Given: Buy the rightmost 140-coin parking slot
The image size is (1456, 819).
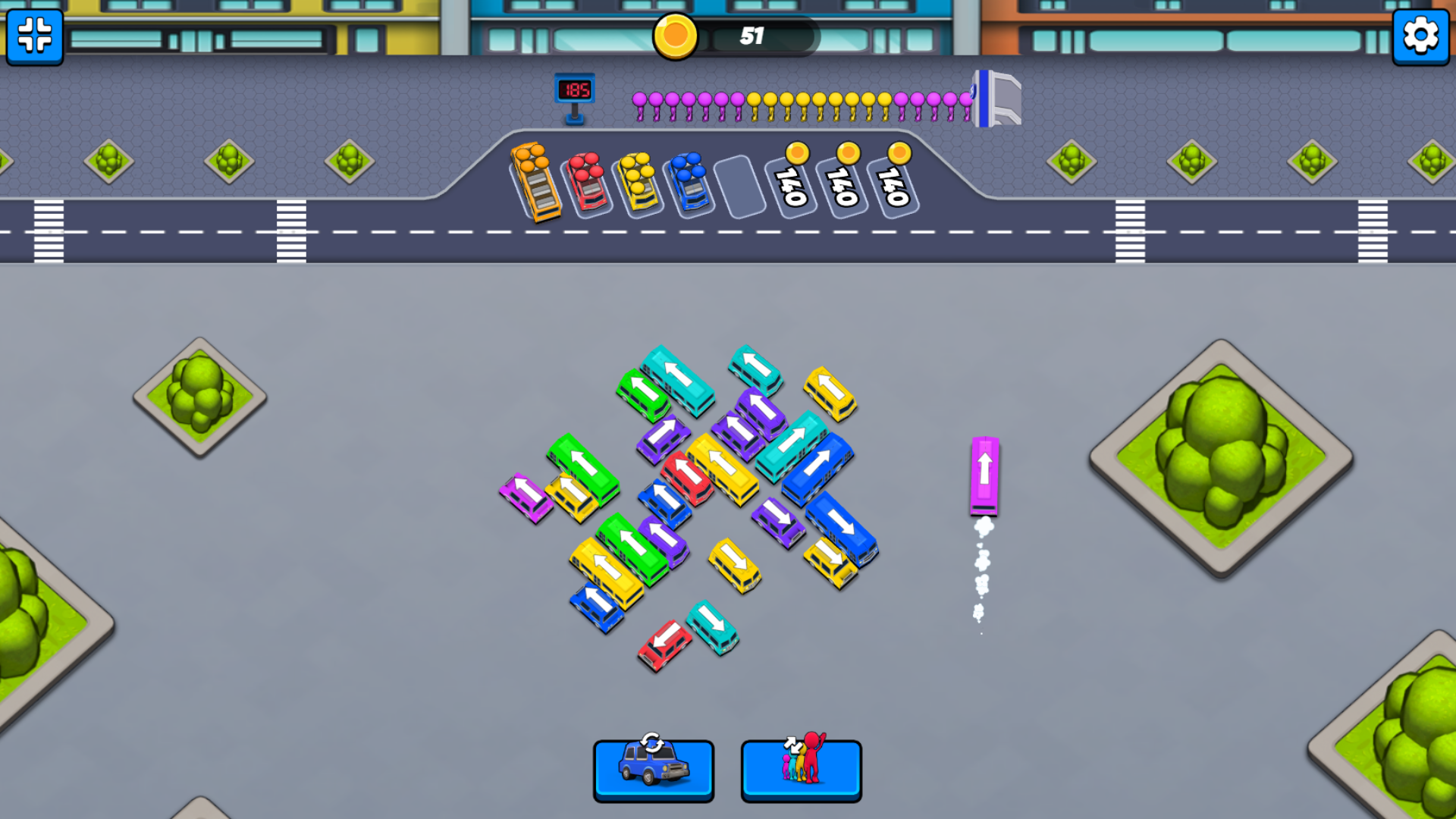Looking at the screenshot, I should pyautogui.click(x=895, y=182).
